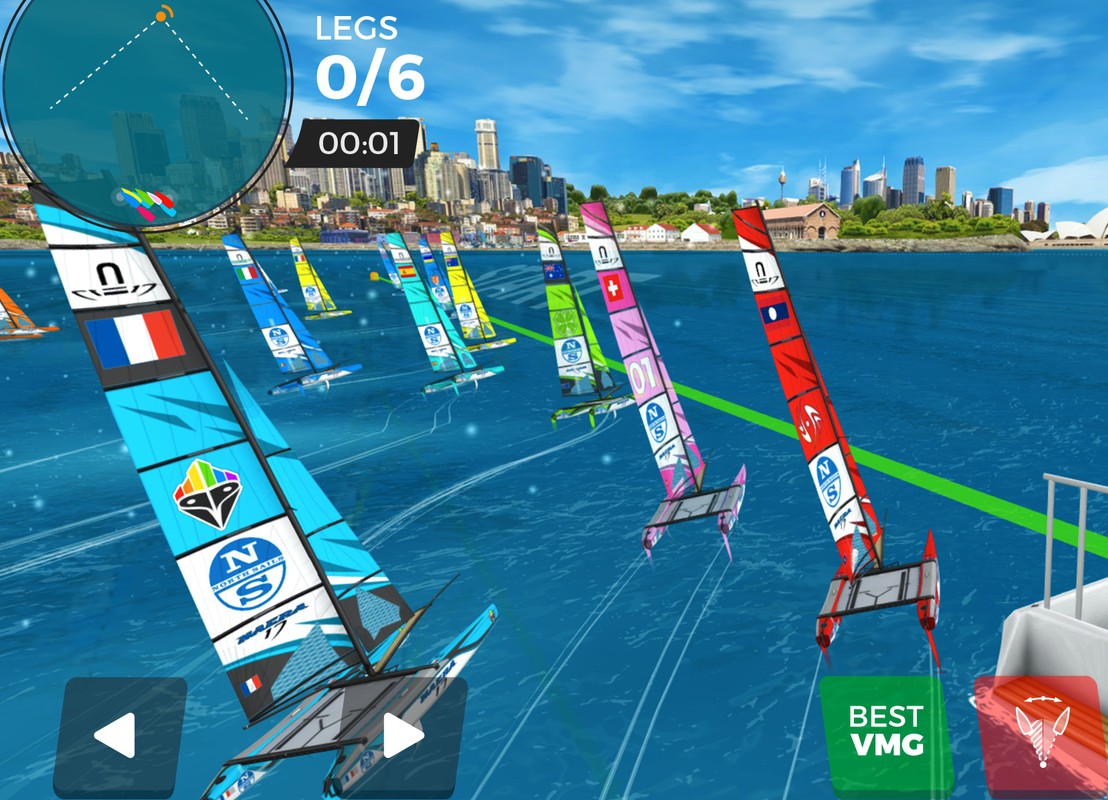This screenshot has width=1108, height=800.
Task: Steer left with the left arrow button
Action: click(x=118, y=736)
